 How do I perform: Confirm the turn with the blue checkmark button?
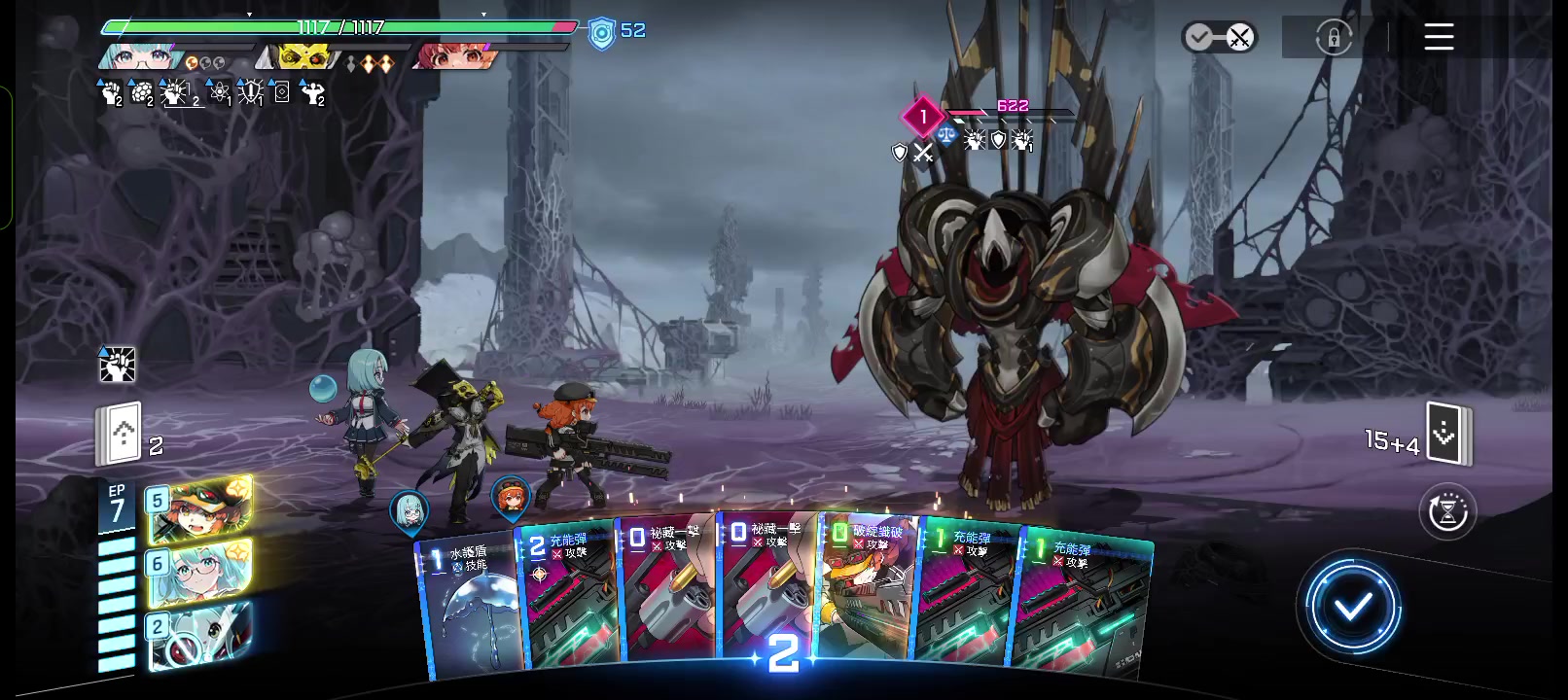[1352, 608]
